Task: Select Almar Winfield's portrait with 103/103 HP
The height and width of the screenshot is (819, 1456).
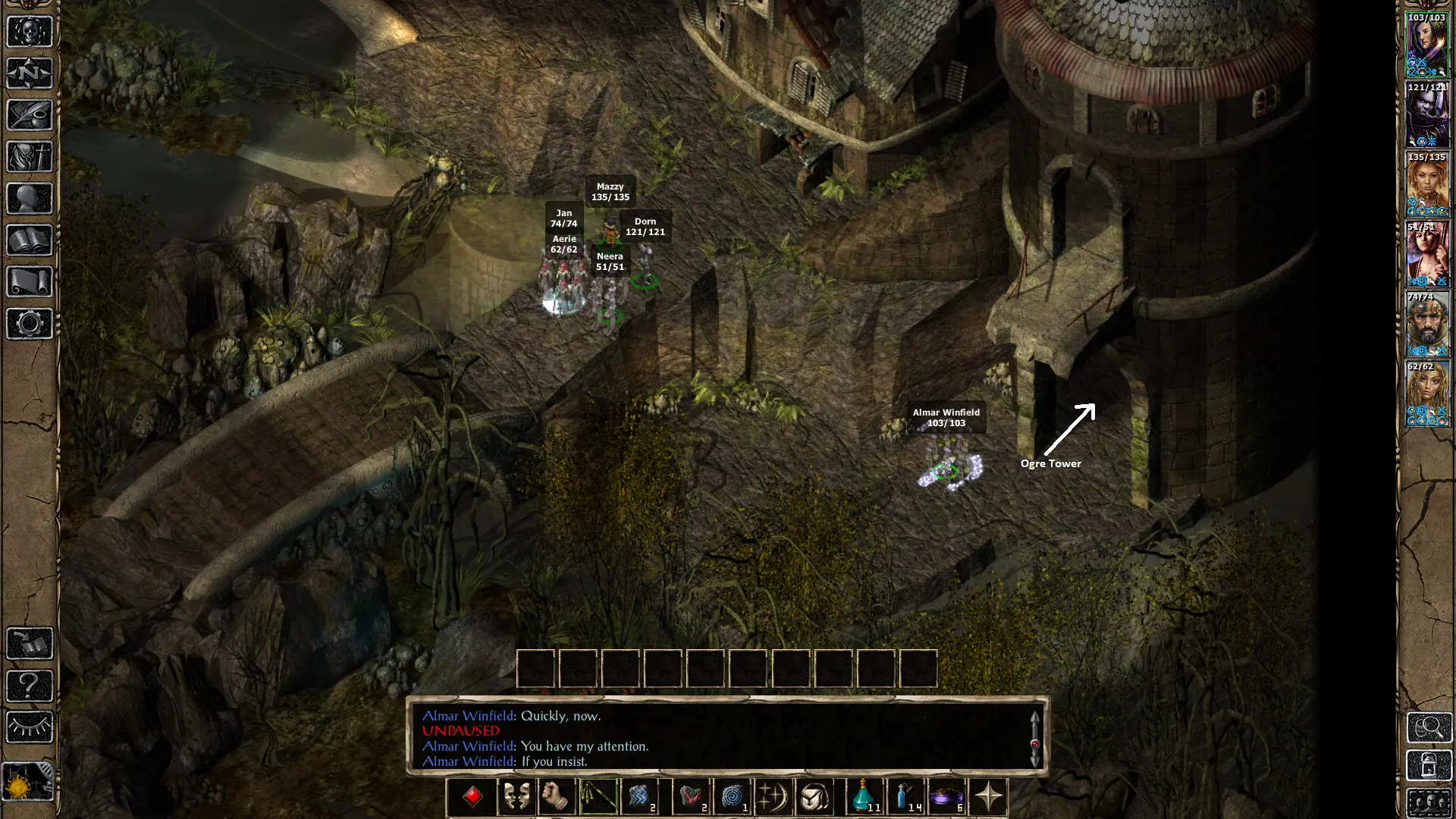Action: point(1427,45)
